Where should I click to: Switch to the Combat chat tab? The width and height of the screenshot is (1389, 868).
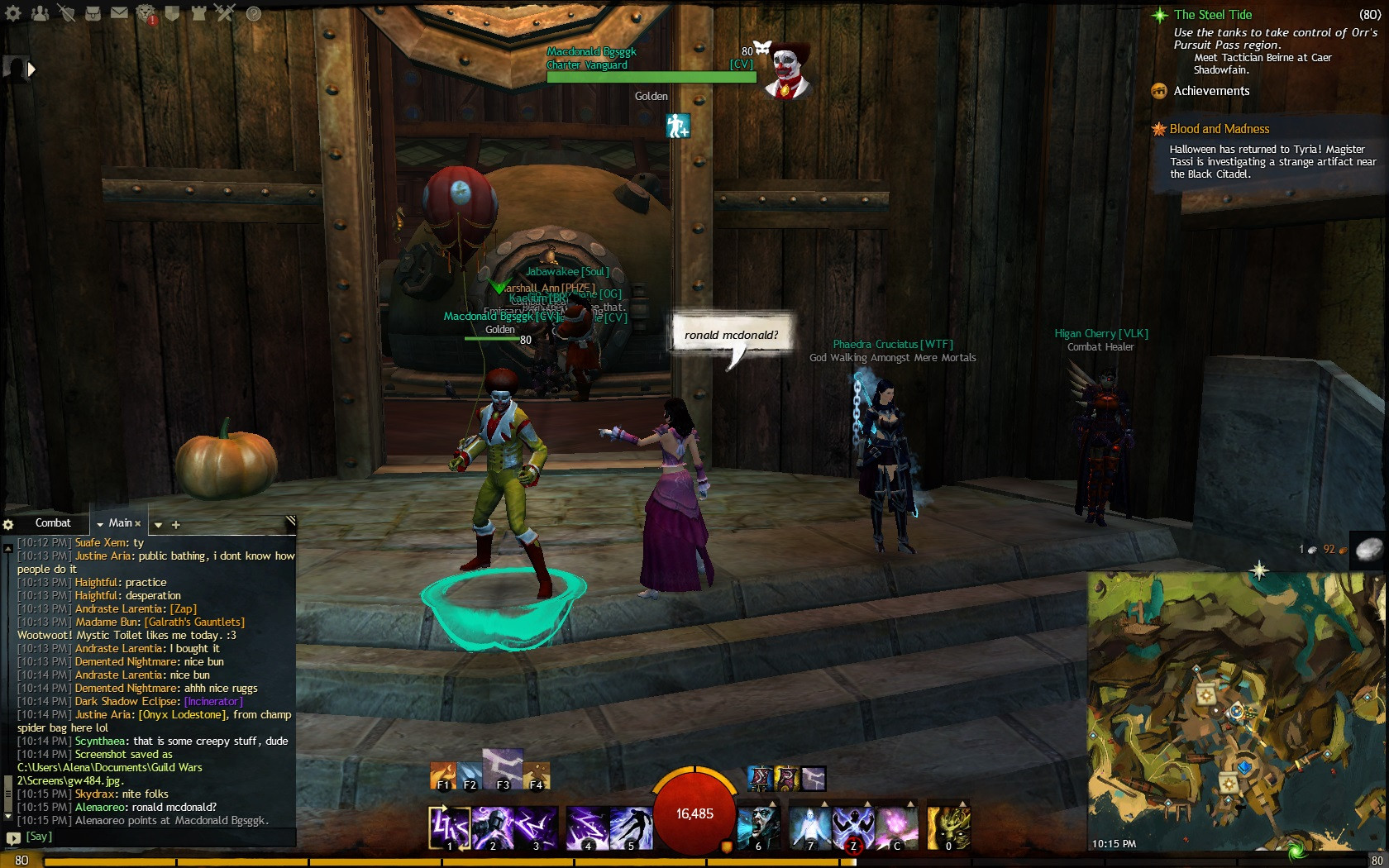coord(53,522)
